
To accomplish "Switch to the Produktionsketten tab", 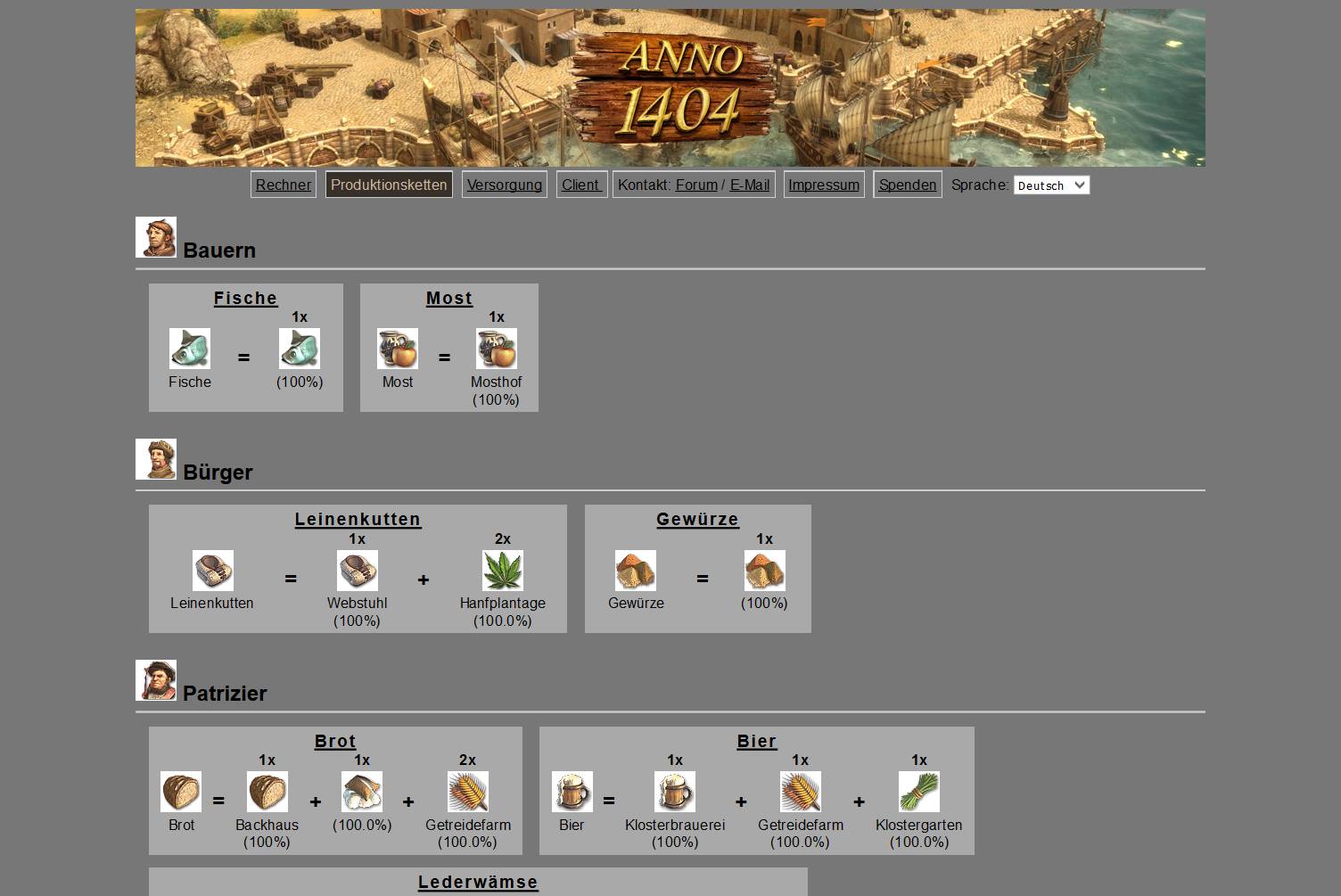I will coord(389,185).
